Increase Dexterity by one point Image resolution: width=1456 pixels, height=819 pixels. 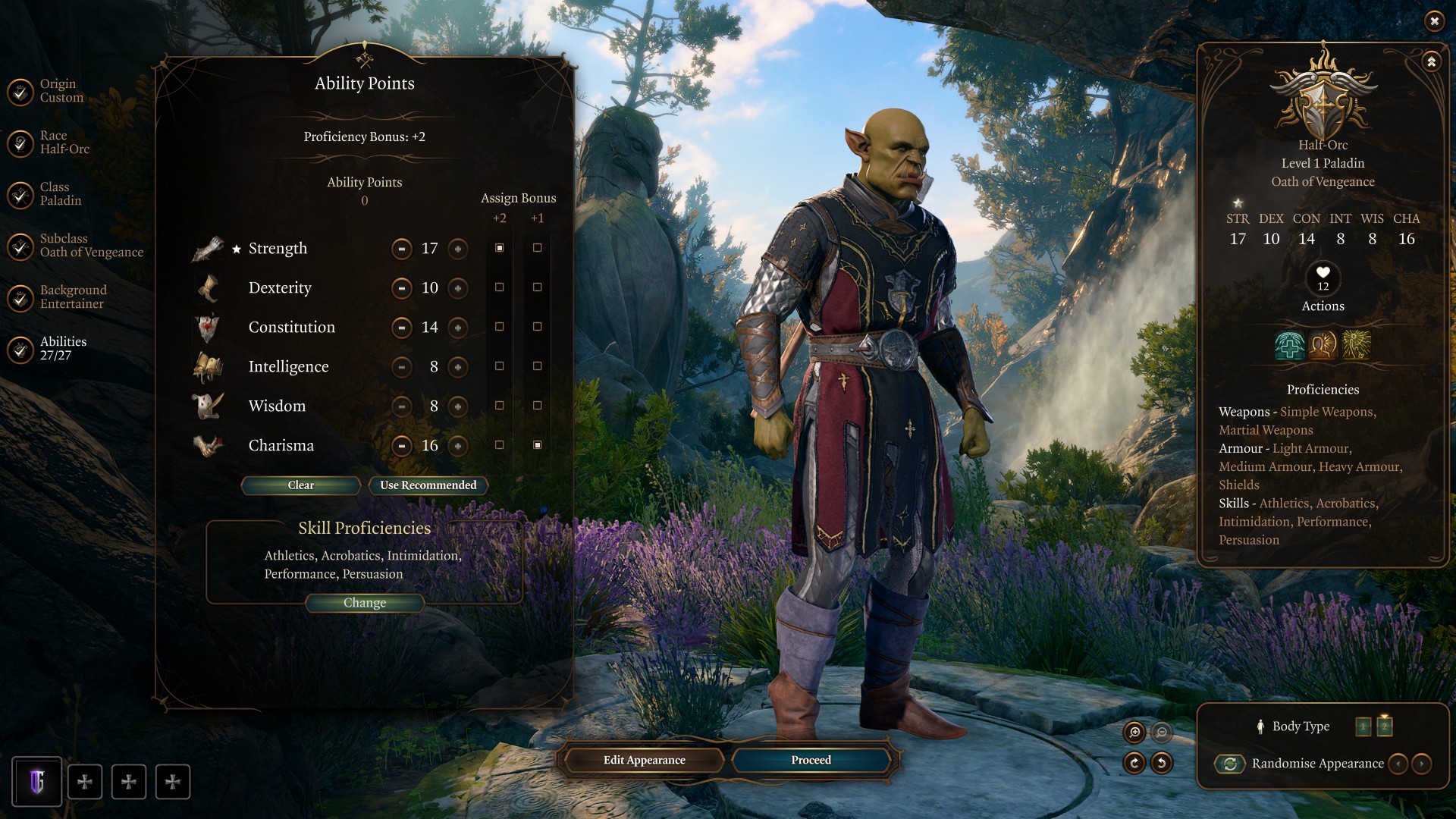coord(457,288)
